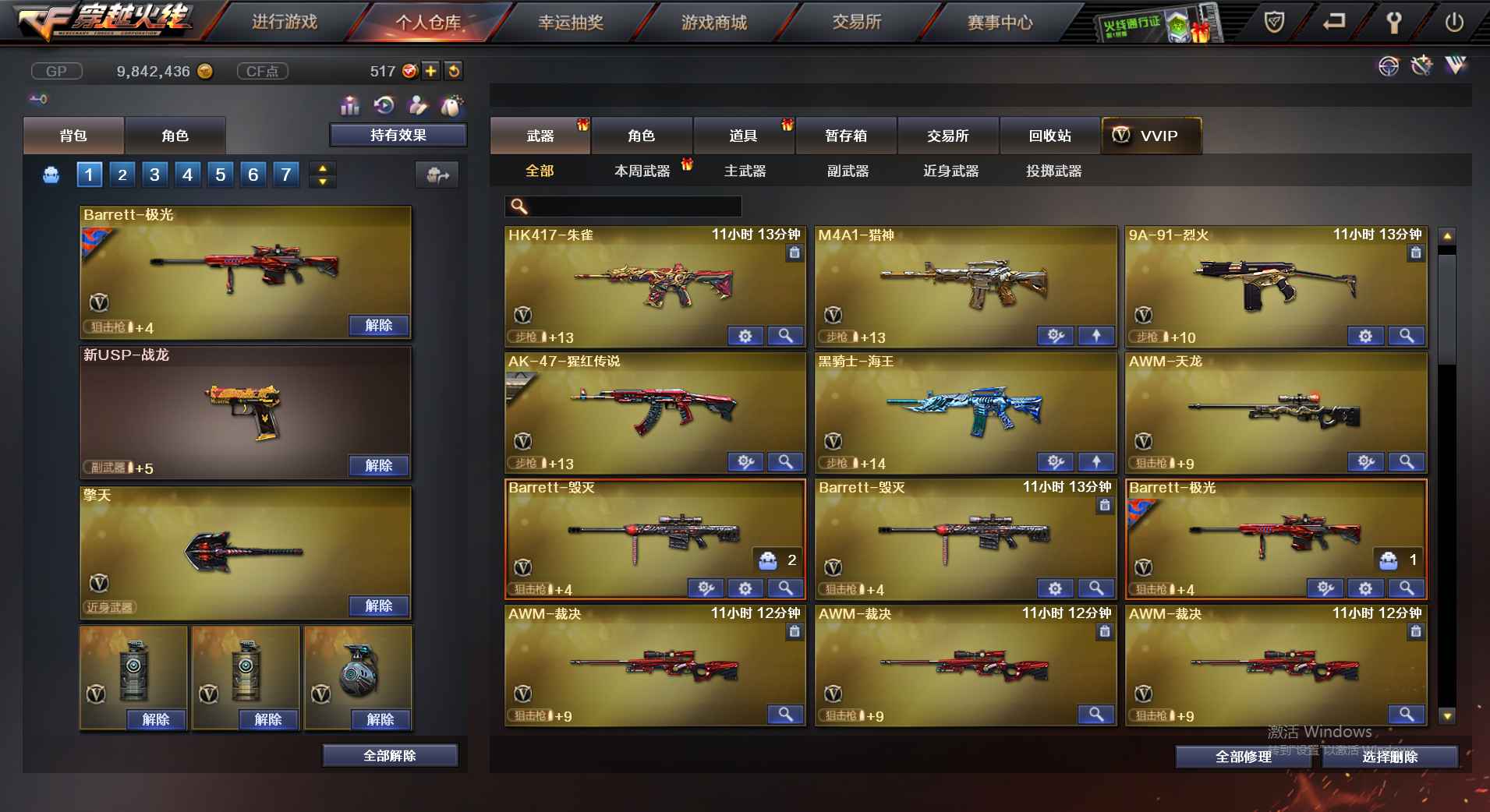Select backpack page 4

pyautogui.click(x=187, y=175)
